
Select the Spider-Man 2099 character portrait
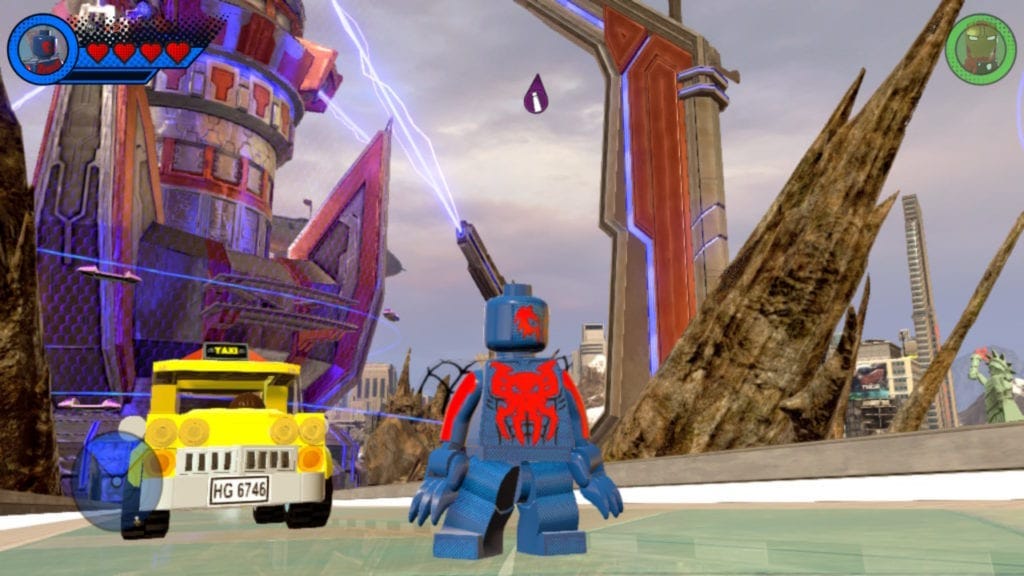click(42, 49)
